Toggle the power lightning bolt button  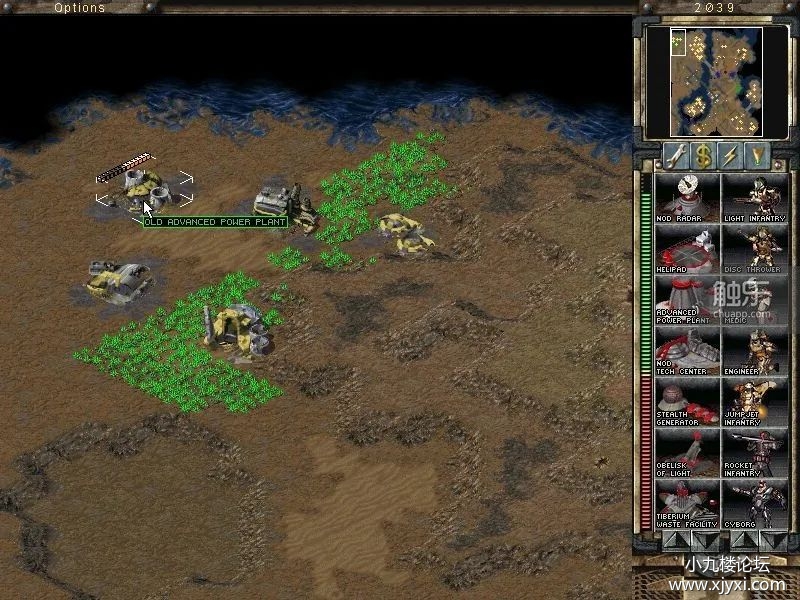click(x=731, y=155)
